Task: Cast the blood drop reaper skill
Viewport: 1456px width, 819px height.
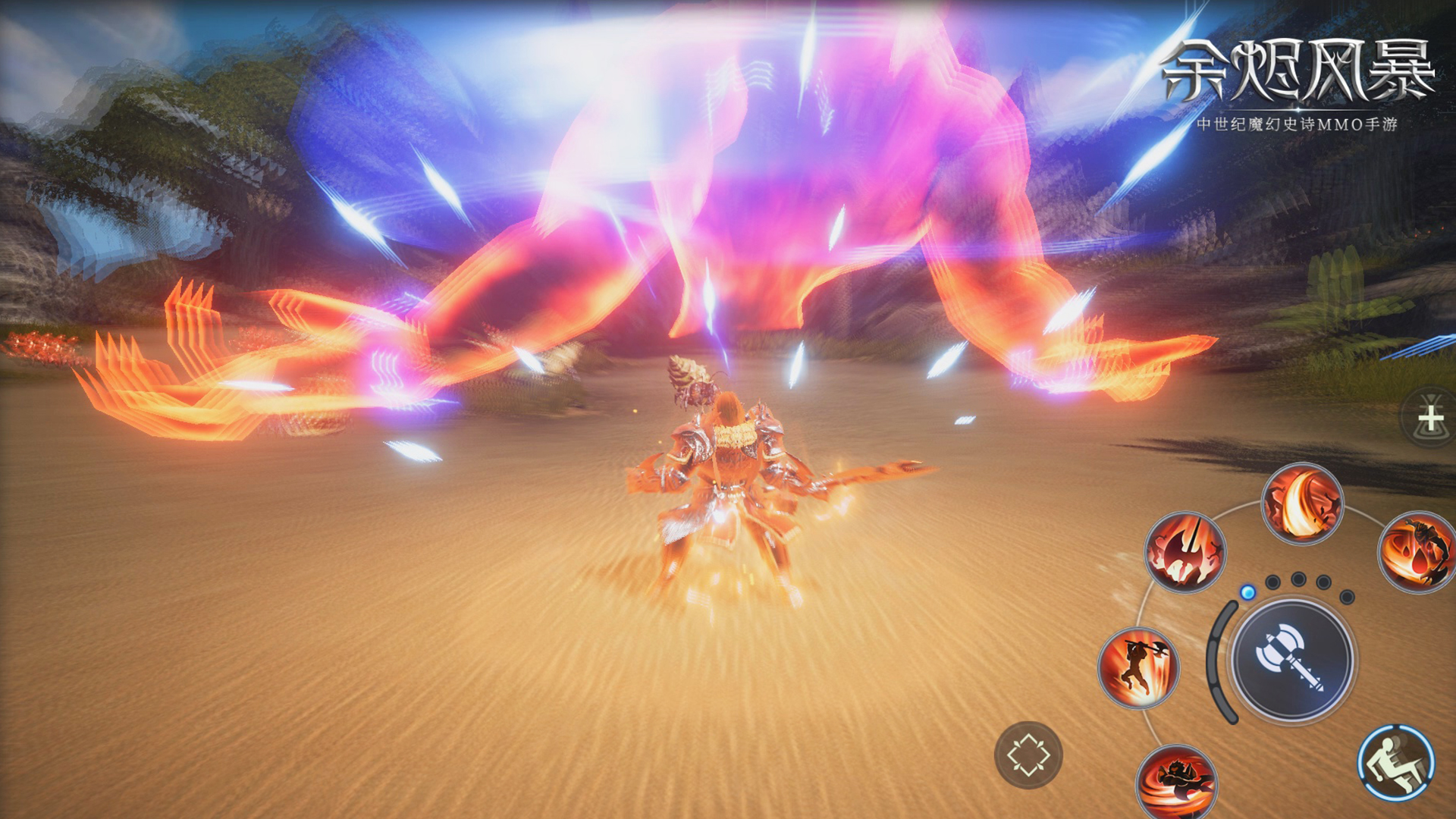Action: point(1417,552)
